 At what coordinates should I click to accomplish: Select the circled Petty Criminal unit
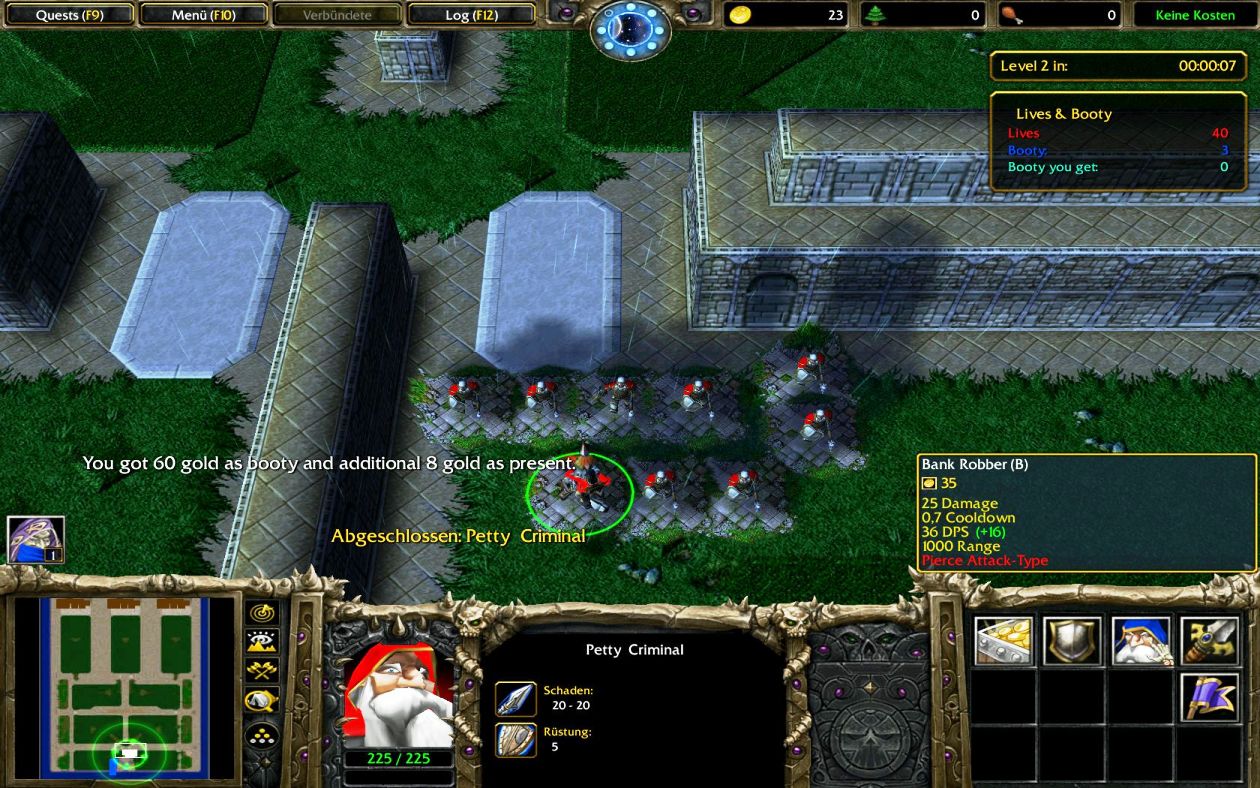[x=581, y=490]
